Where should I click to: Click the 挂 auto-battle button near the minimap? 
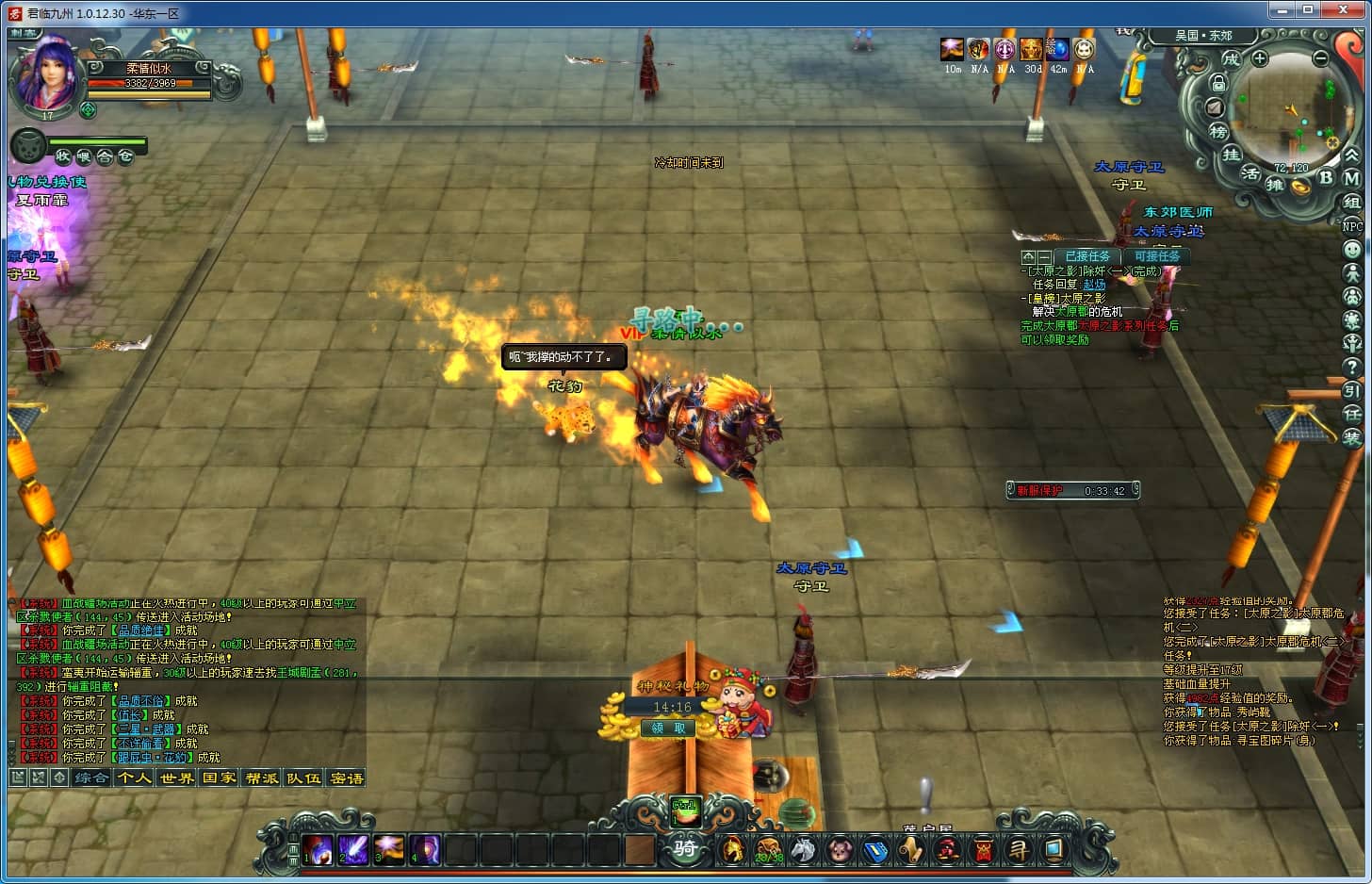tap(1231, 155)
